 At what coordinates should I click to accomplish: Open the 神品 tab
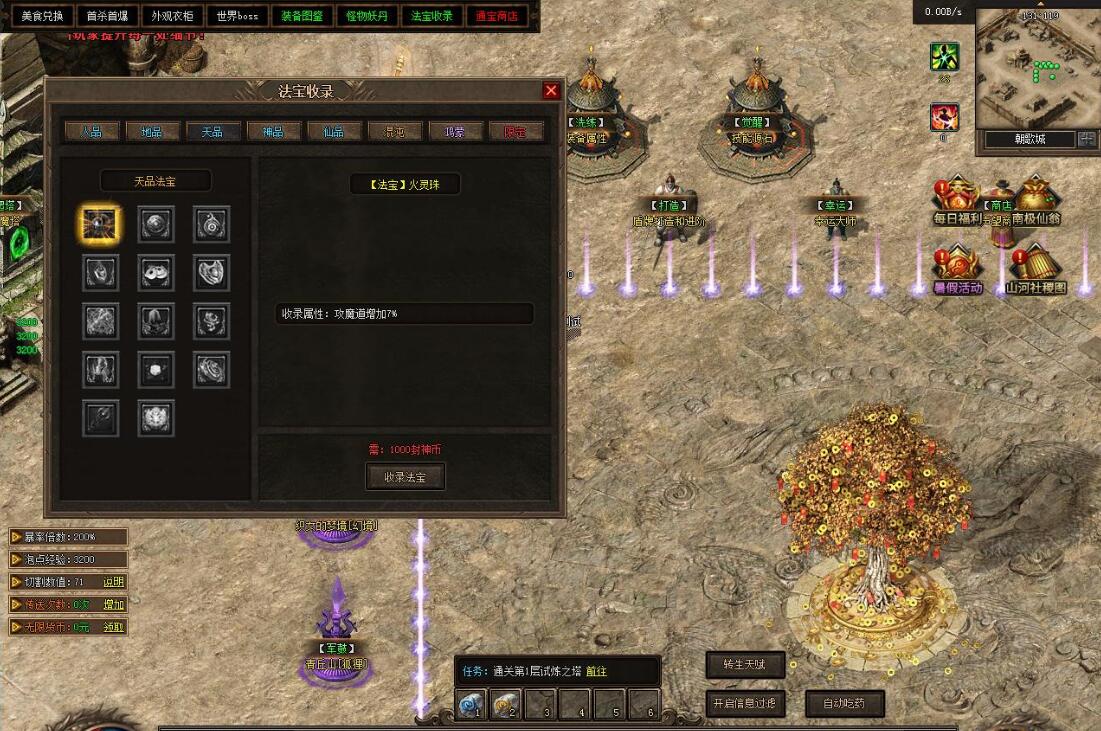point(273,131)
